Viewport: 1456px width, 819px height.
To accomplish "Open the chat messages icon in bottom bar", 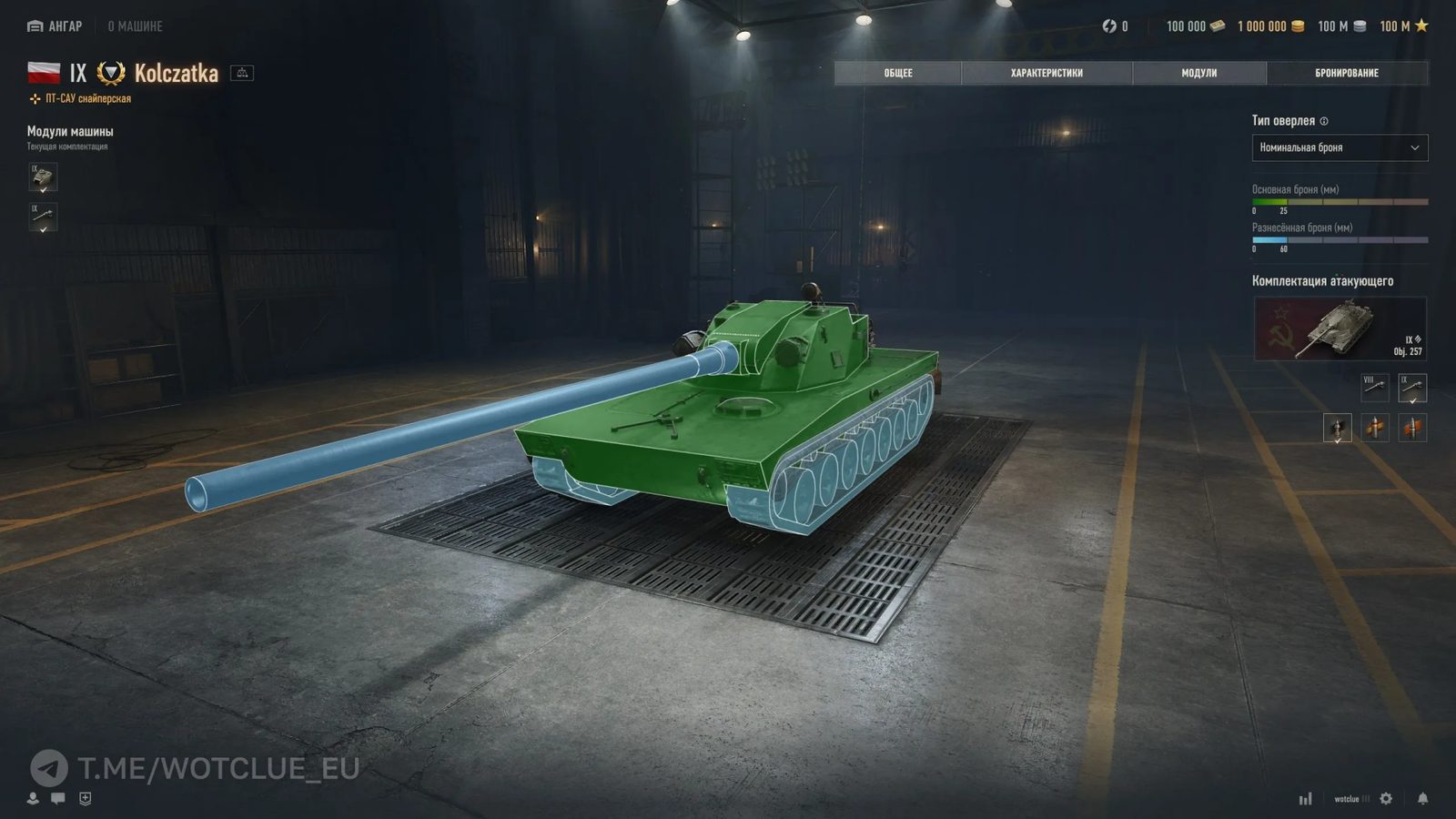I will pyautogui.click(x=57, y=798).
